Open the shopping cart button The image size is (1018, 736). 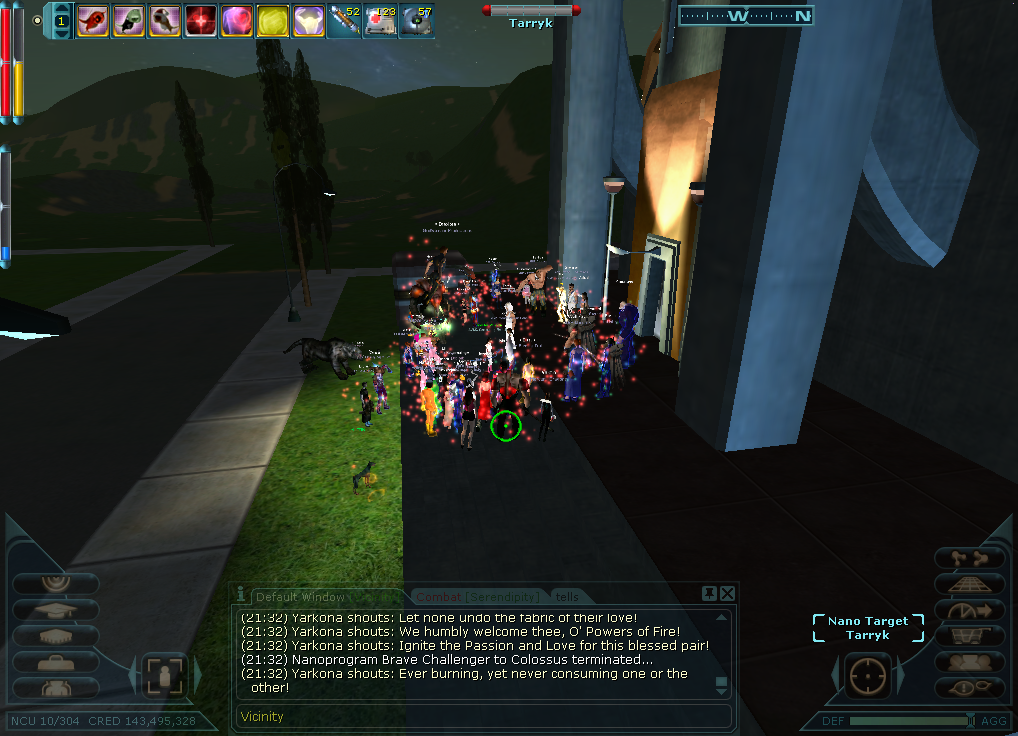click(x=969, y=635)
